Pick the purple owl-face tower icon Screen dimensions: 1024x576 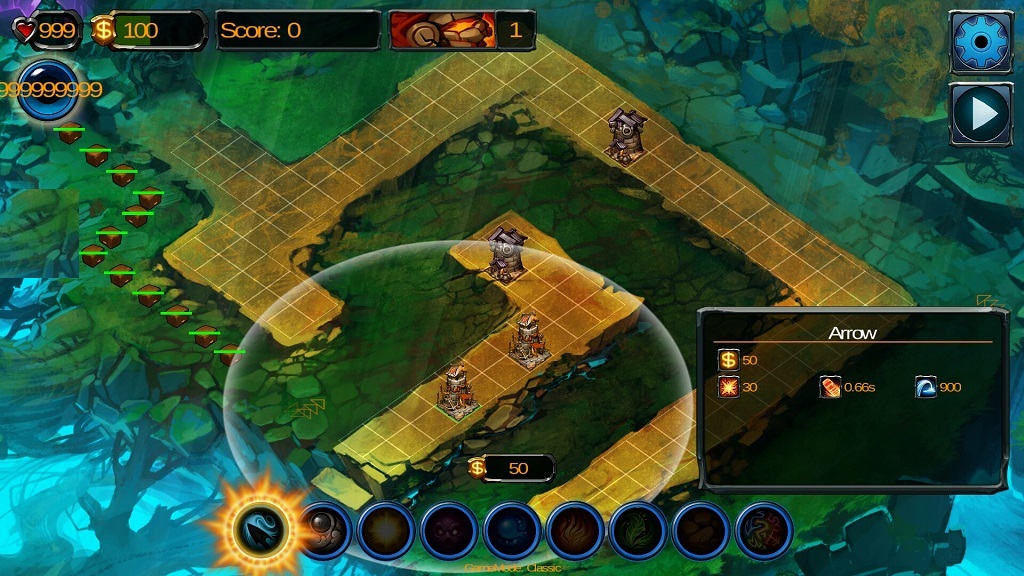pos(450,530)
